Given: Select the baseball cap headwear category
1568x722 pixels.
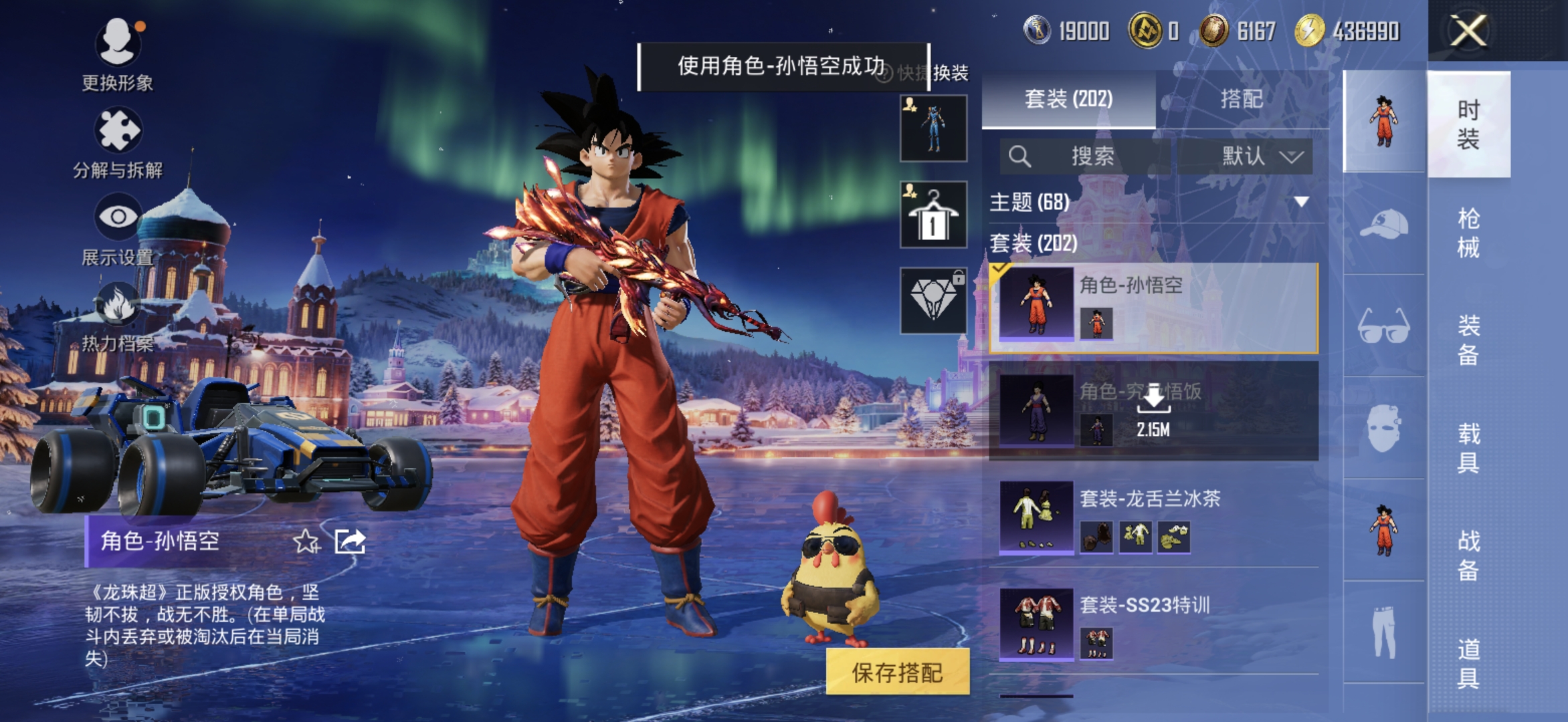Looking at the screenshot, I should [x=1383, y=223].
